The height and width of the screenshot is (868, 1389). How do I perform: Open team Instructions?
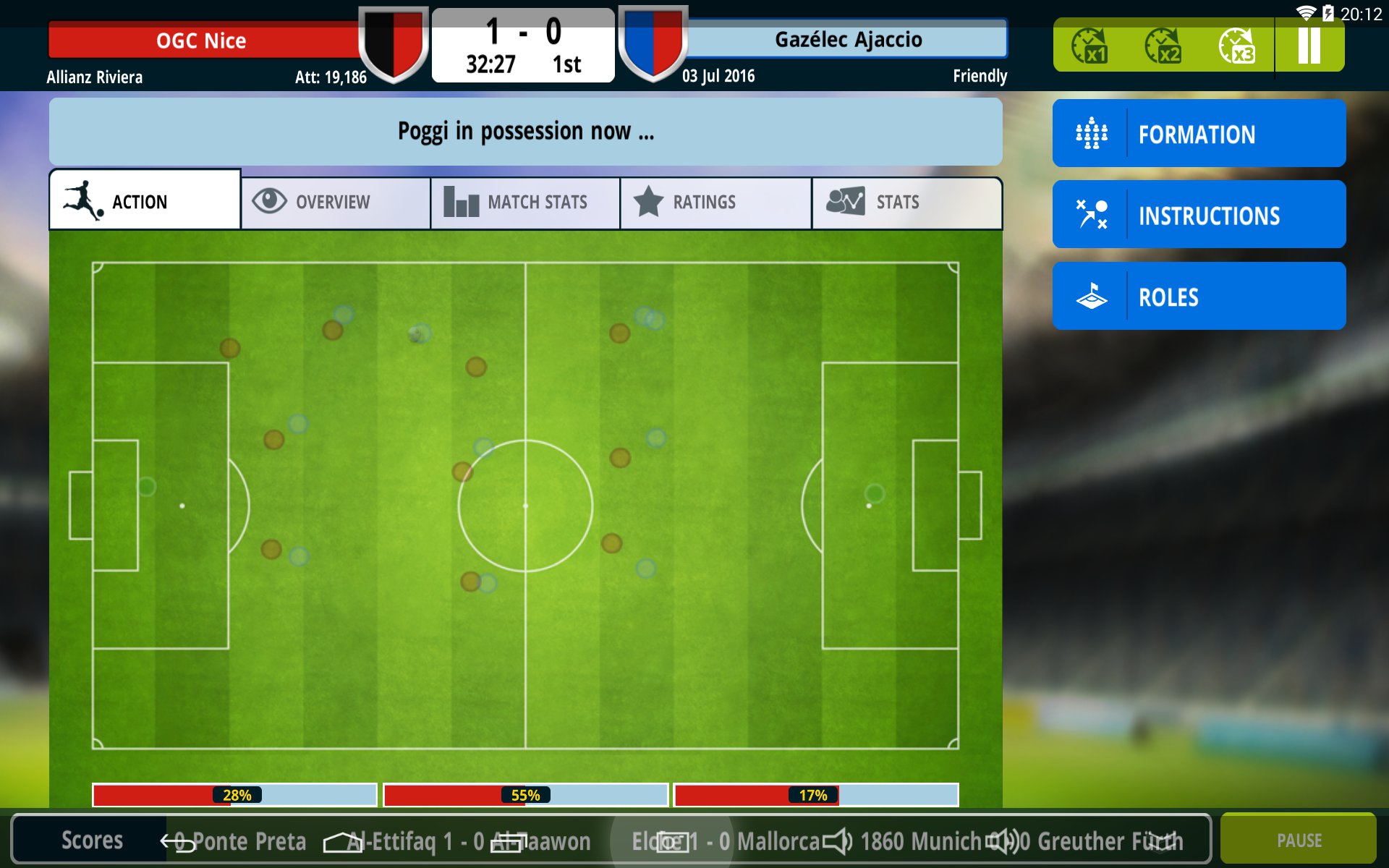click(x=1199, y=215)
